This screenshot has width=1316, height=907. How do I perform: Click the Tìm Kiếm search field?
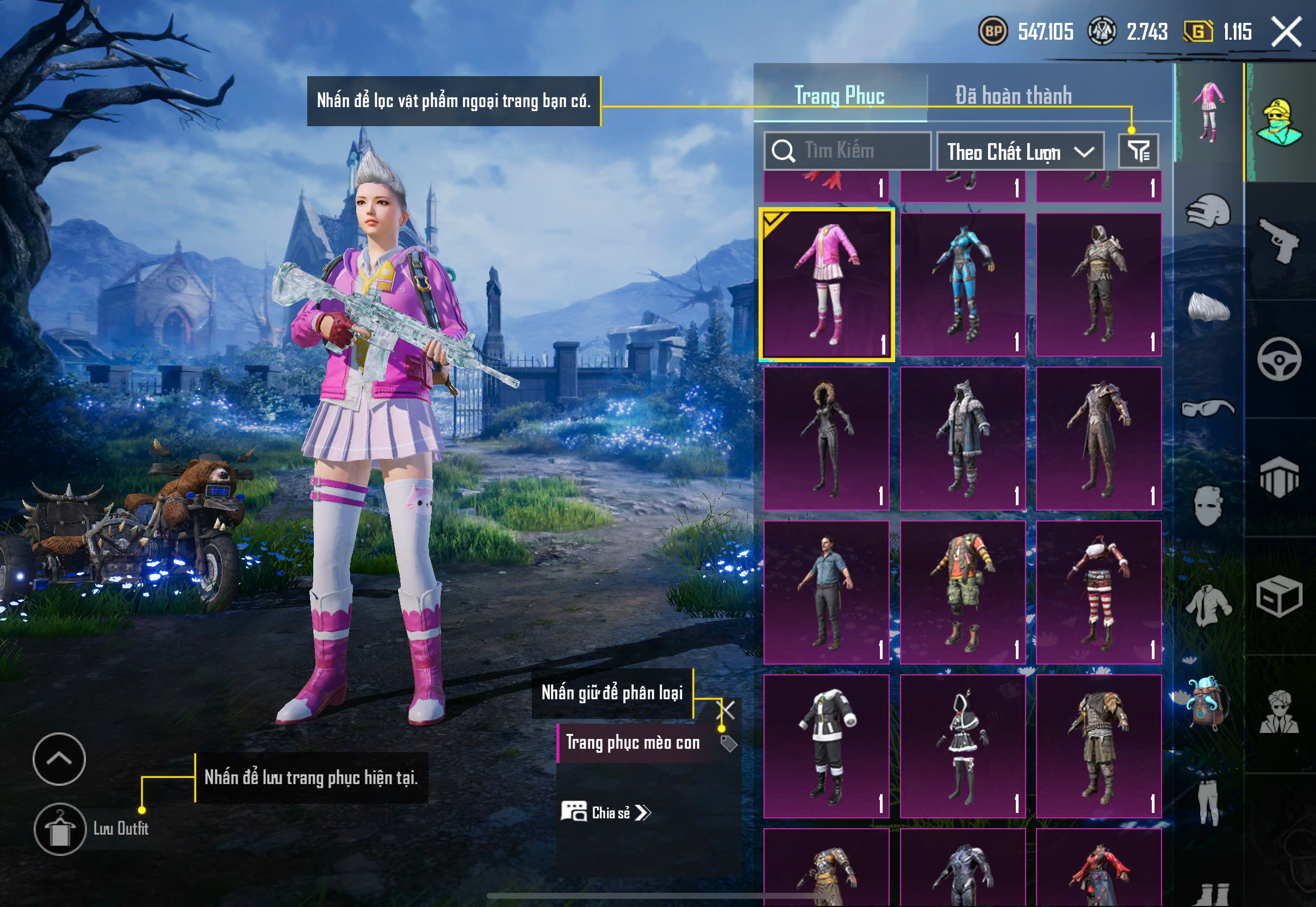[847, 151]
